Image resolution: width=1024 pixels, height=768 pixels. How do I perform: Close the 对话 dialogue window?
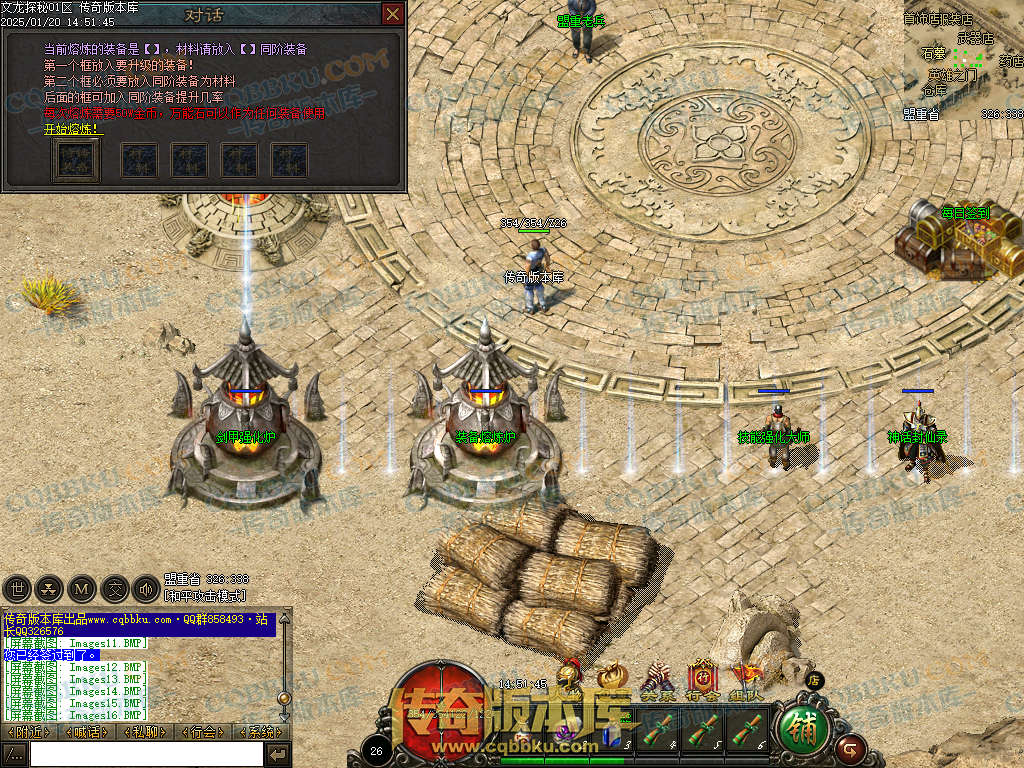click(x=394, y=14)
